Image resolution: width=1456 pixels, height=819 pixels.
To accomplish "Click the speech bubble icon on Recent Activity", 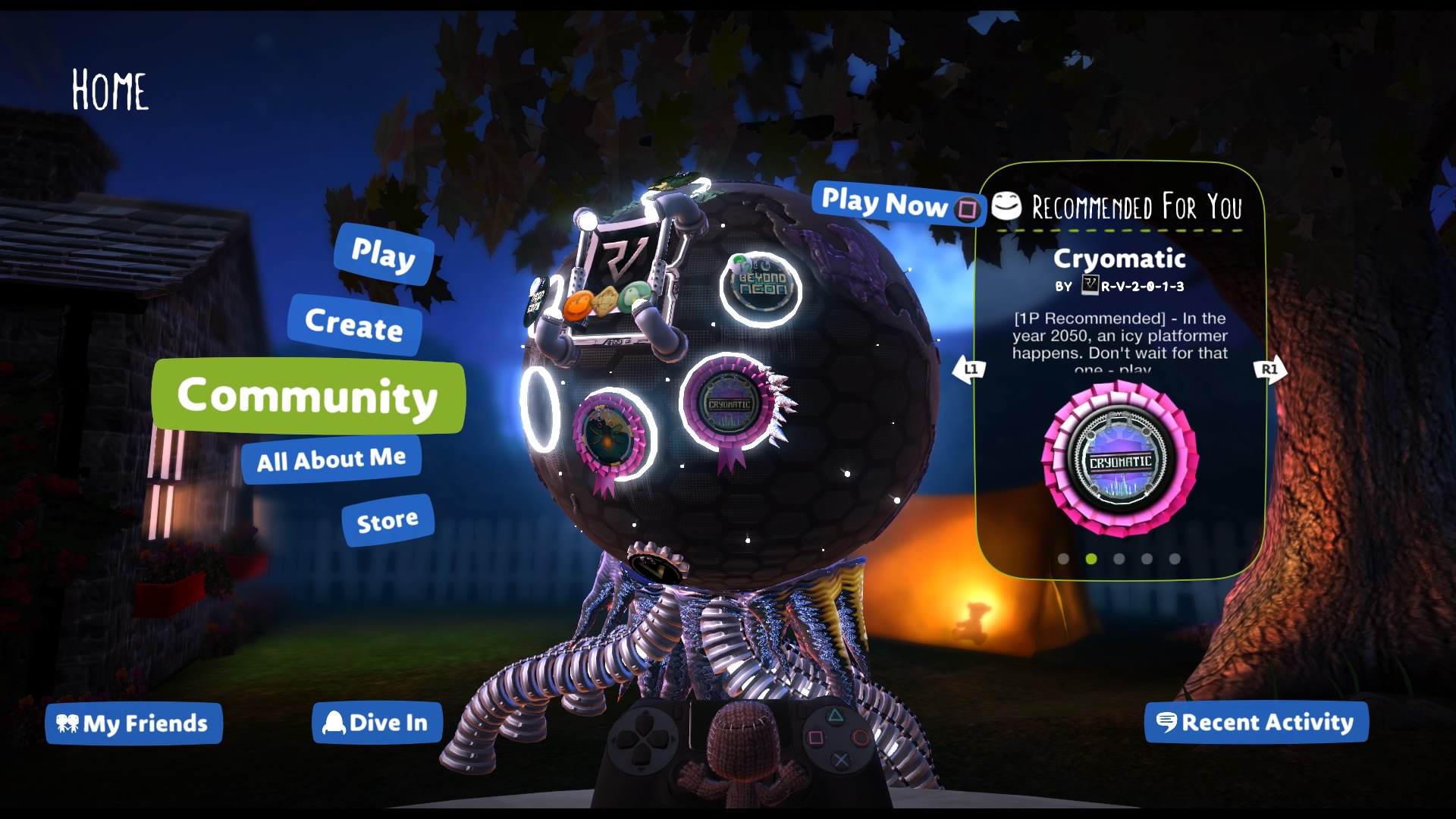I will (1168, 723).
